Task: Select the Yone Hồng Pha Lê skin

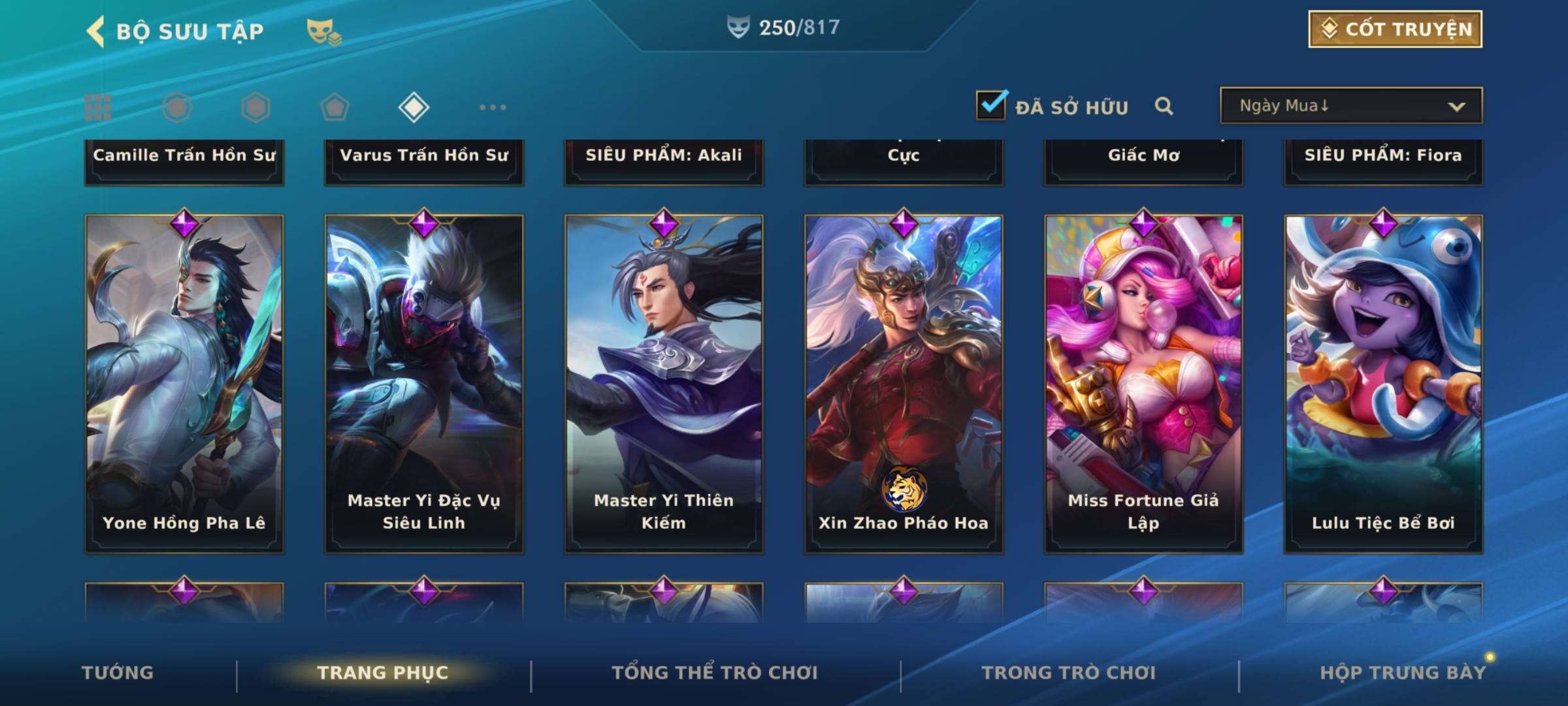Action: coord(184,384)
